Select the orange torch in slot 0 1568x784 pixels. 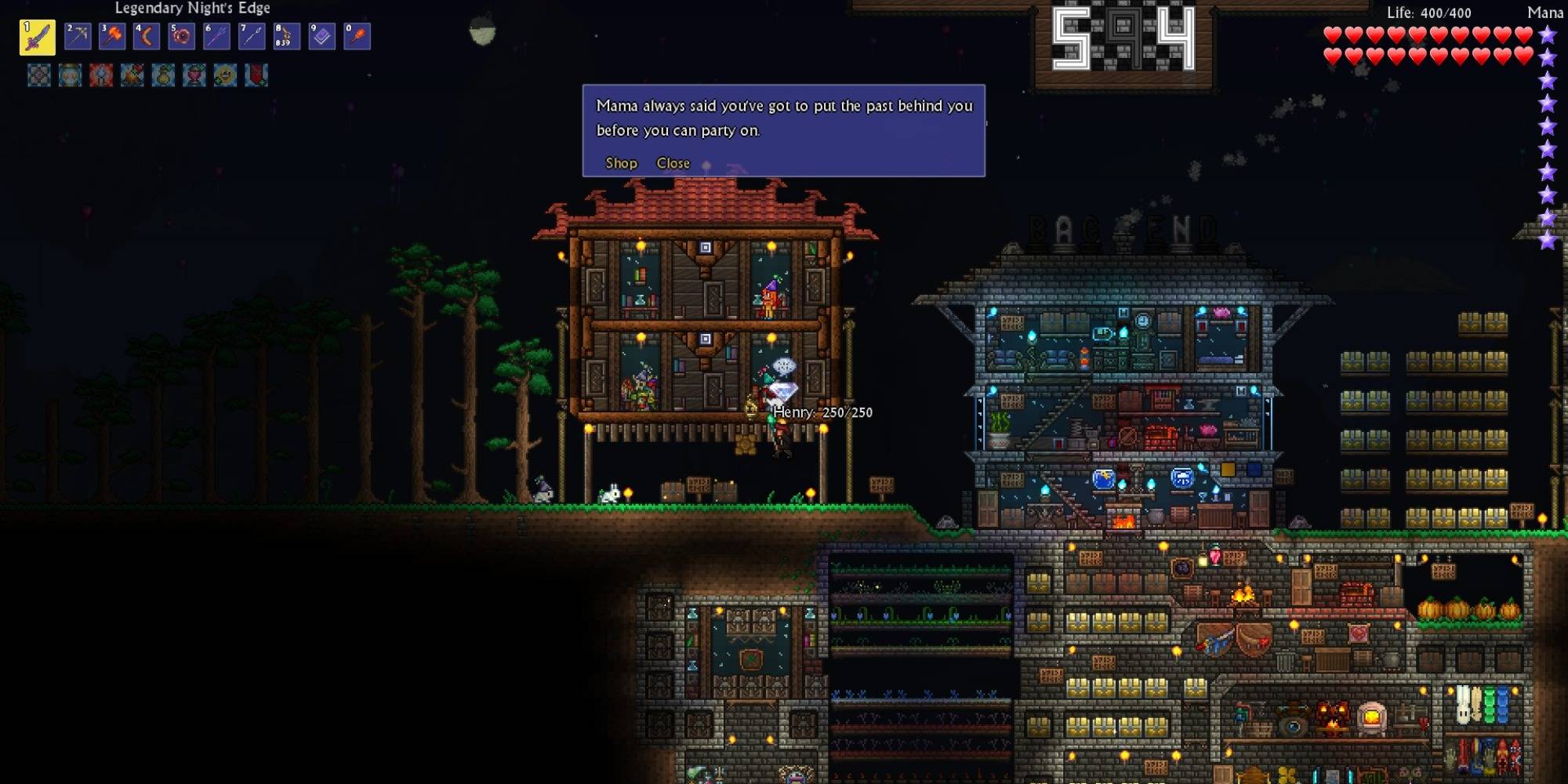point(357,36)
